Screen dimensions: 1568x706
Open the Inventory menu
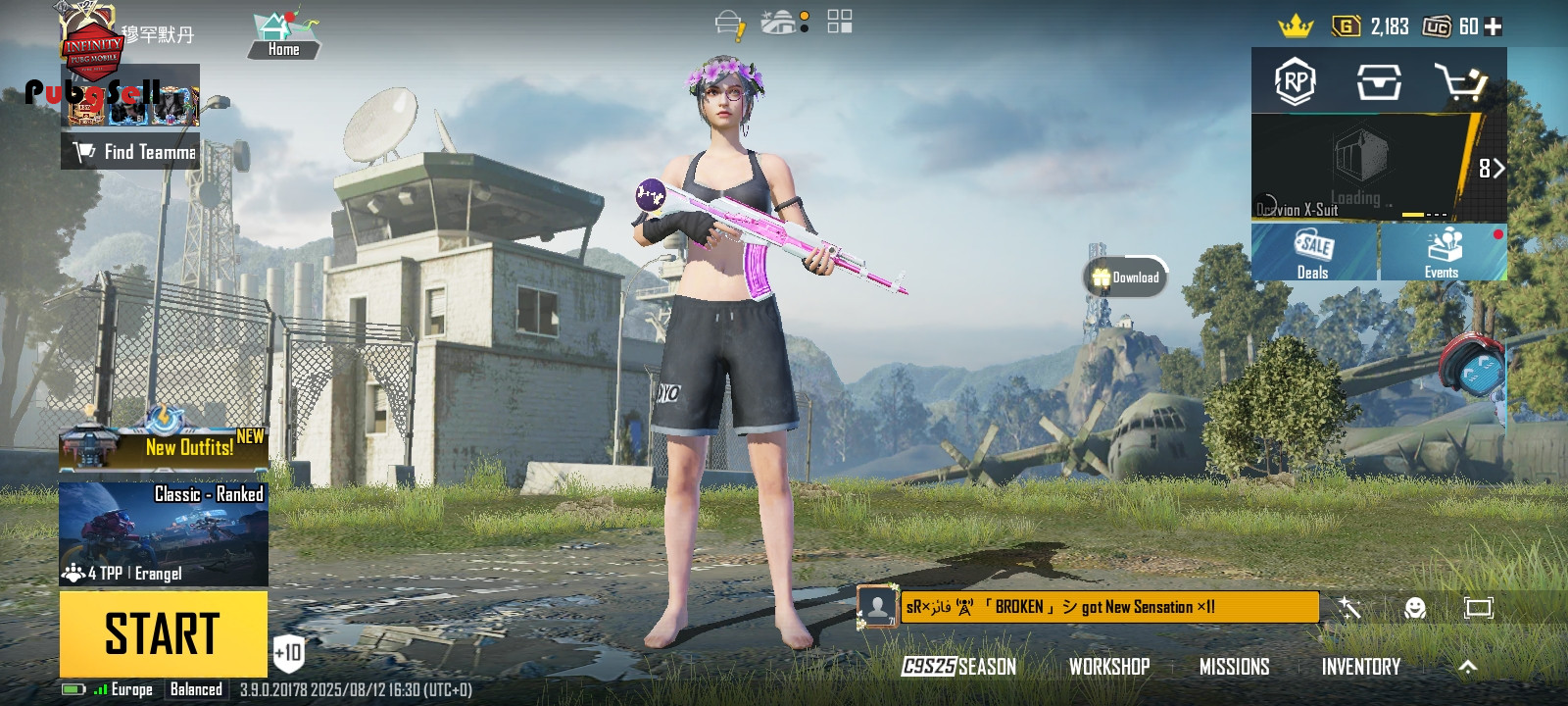[x=1360, y=667]
